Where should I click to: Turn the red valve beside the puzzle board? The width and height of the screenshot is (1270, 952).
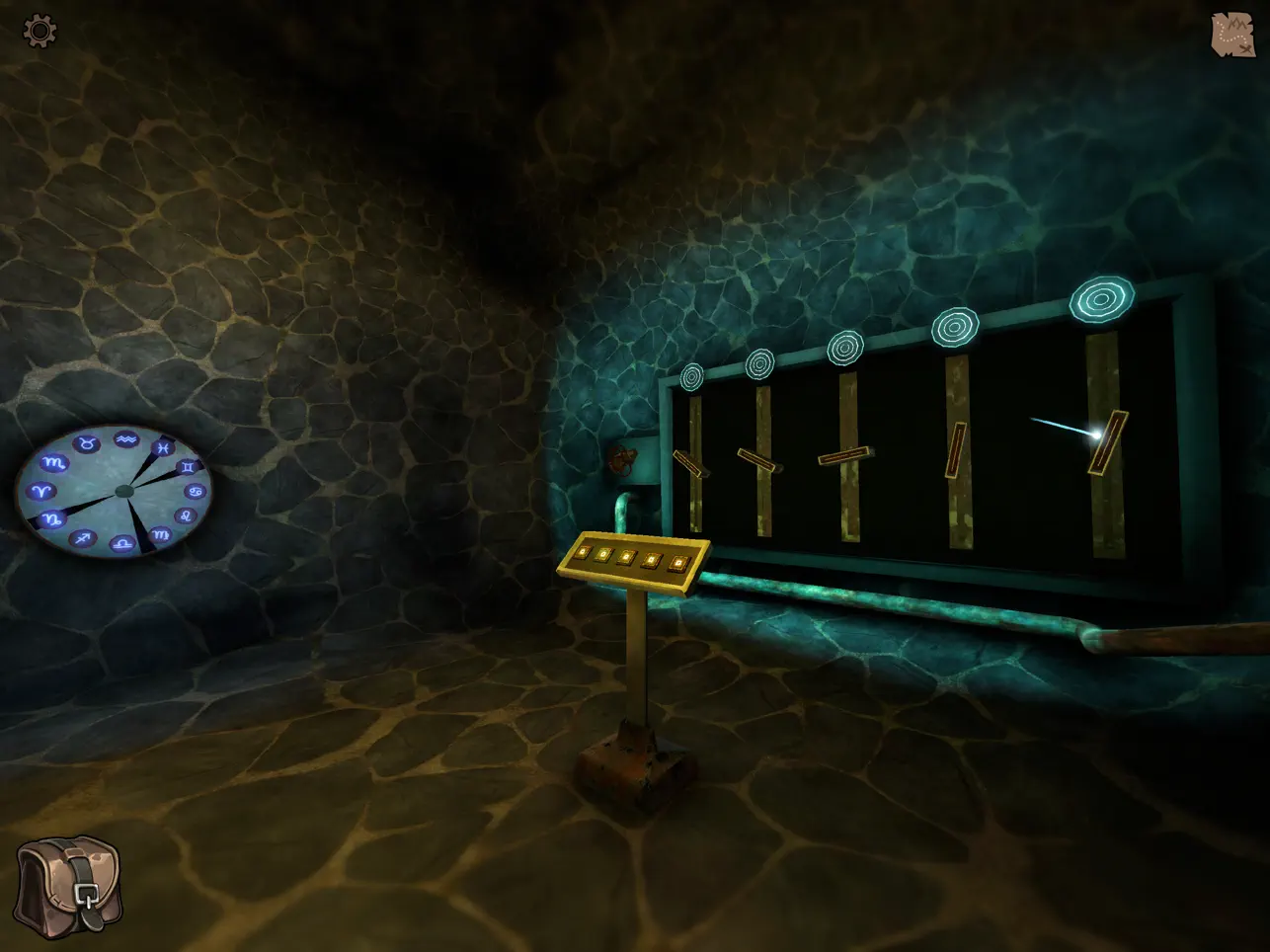tap(623, 460)
